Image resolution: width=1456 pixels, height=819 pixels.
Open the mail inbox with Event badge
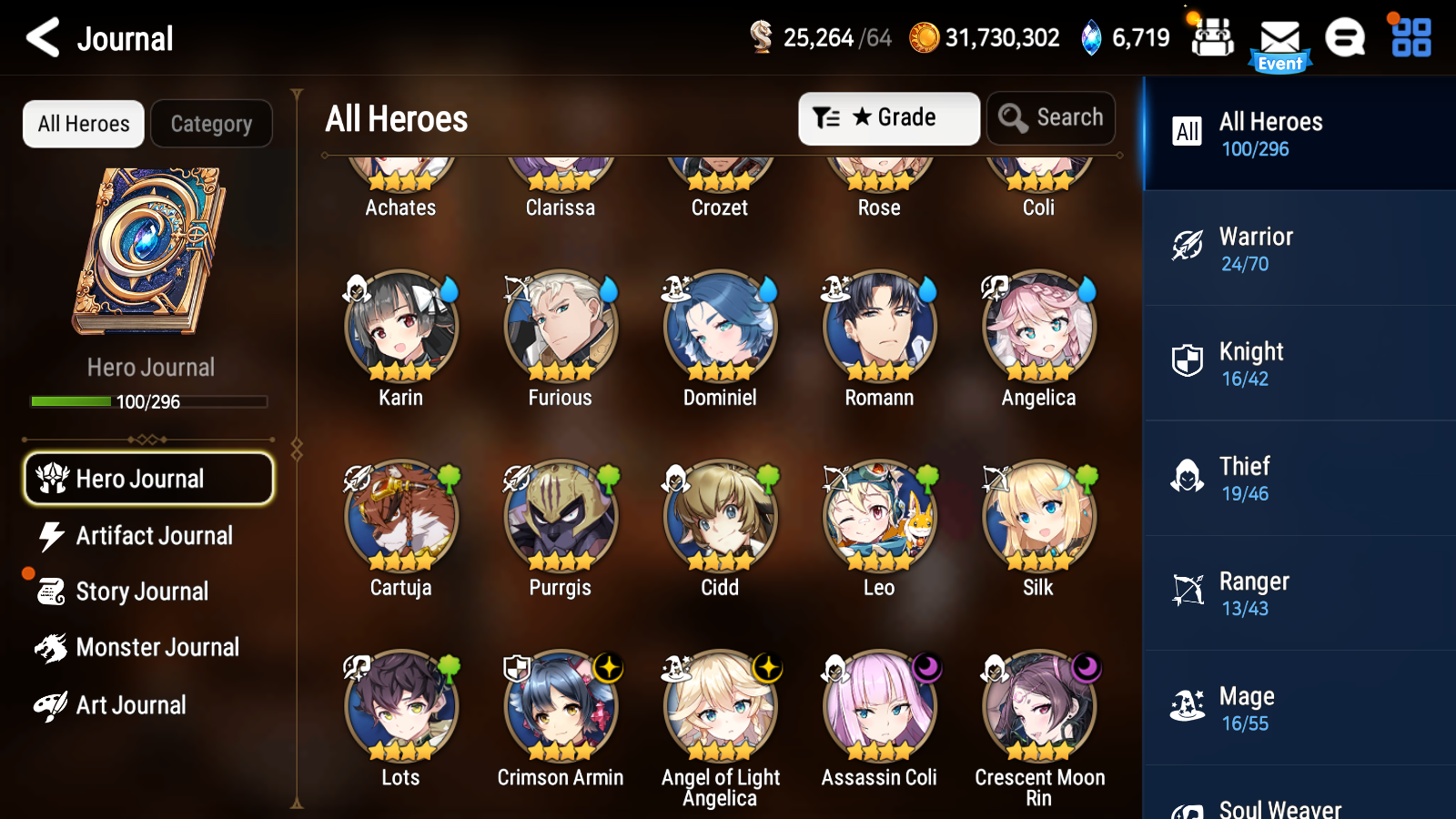1279,38
